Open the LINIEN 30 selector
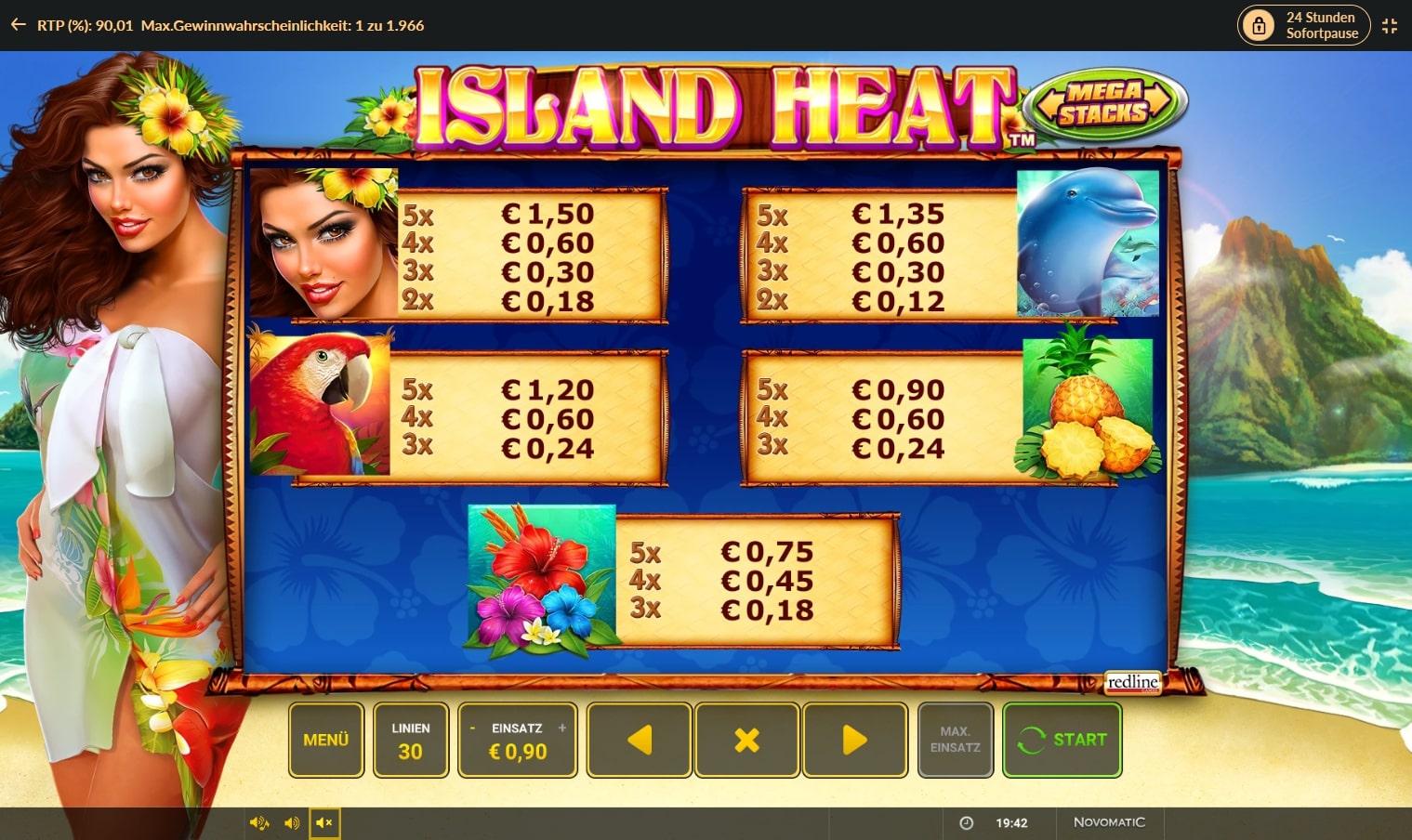This screenshot has height=840, width=1412. pyautogui.click(x=411, y=740)
